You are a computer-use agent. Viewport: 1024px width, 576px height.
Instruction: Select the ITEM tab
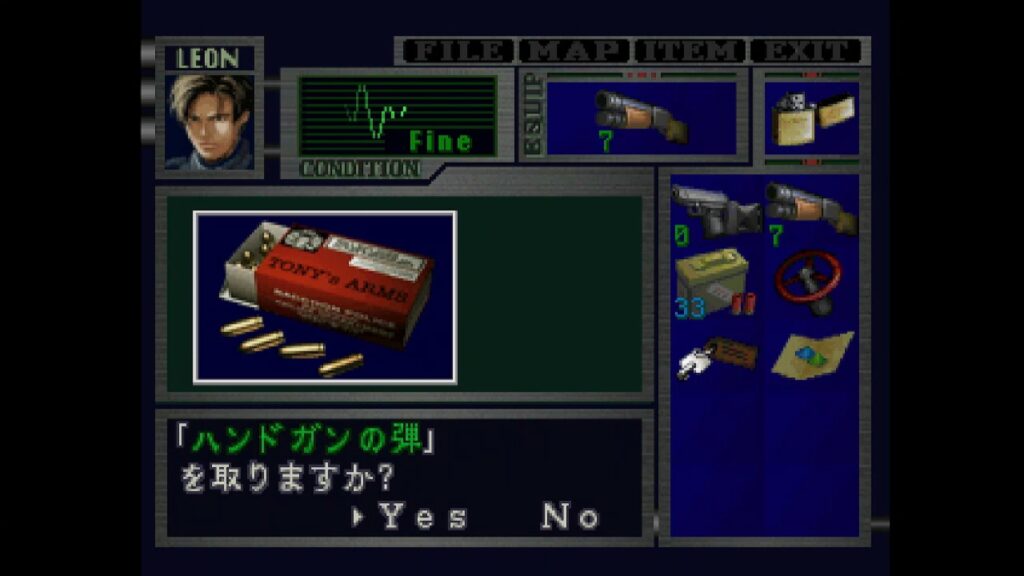690,51
